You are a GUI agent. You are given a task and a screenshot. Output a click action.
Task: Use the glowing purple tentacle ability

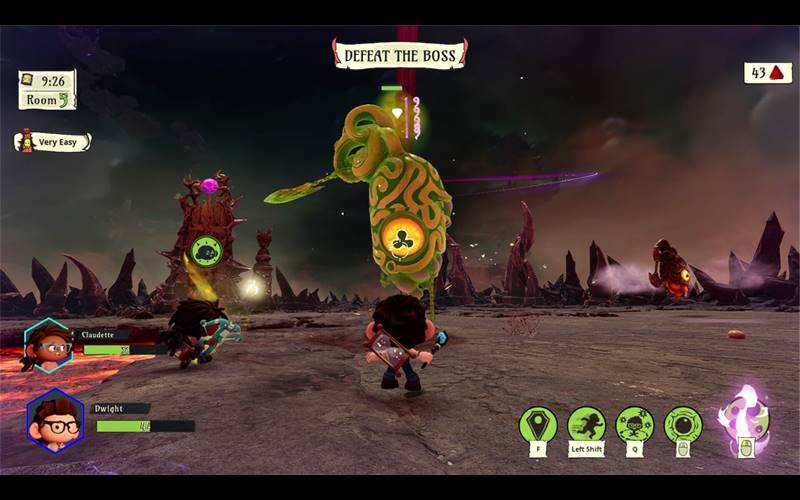click(x=743, y=415)
